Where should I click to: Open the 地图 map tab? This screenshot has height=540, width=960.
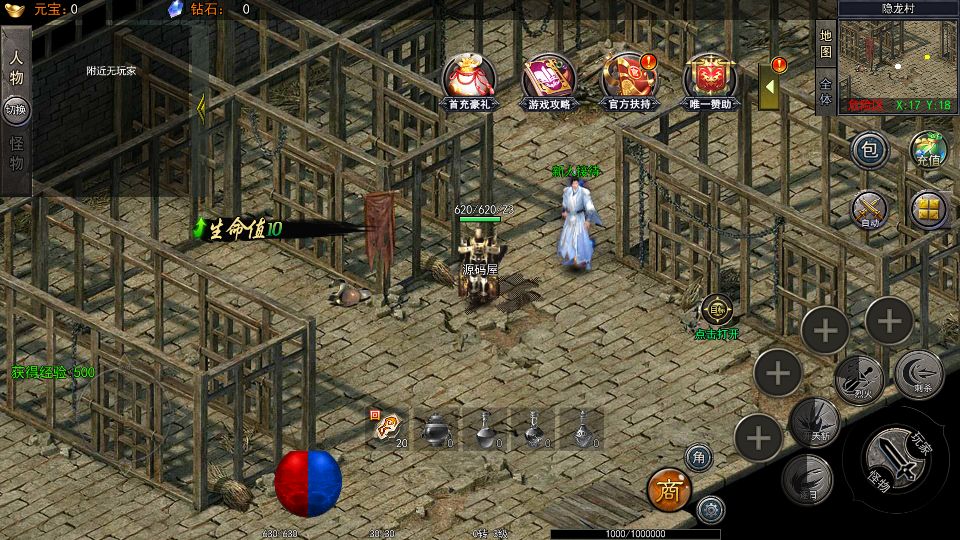tap(826, 43)
